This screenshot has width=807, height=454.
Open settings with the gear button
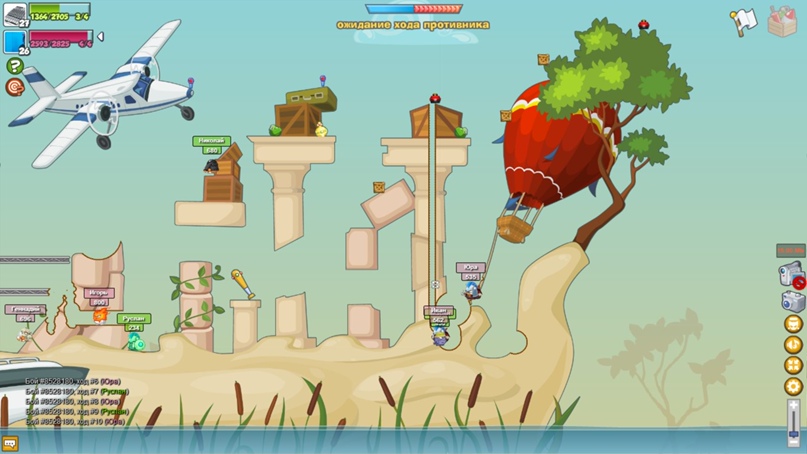794,386
